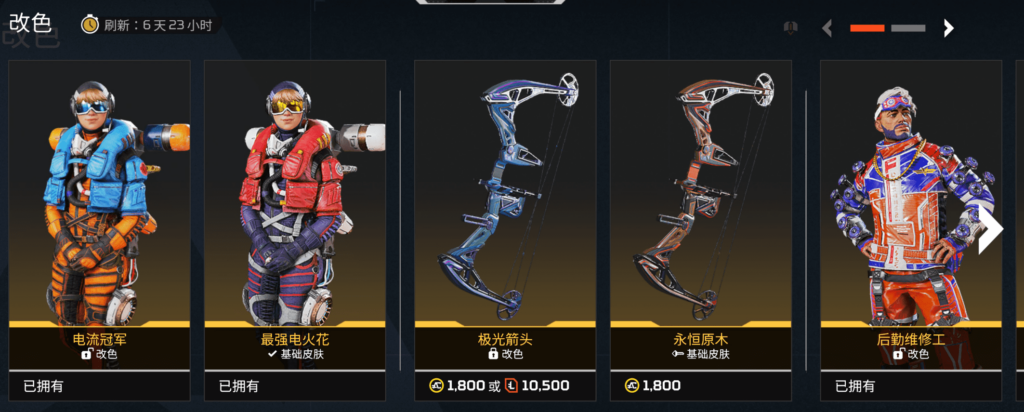Select the 永恒原木 bow skin card

[x=700, y=200]
